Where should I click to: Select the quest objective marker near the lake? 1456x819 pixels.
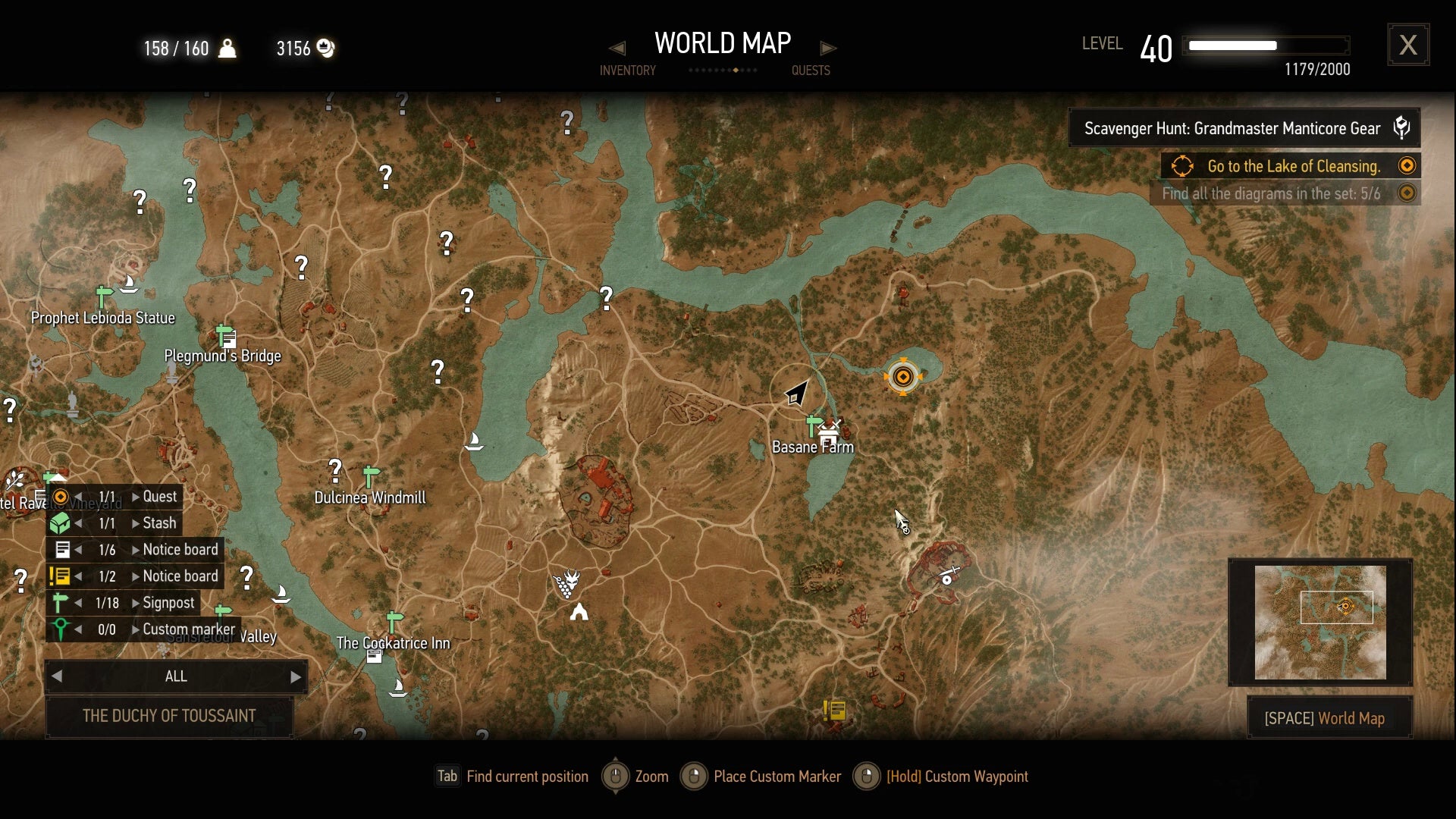903,377
